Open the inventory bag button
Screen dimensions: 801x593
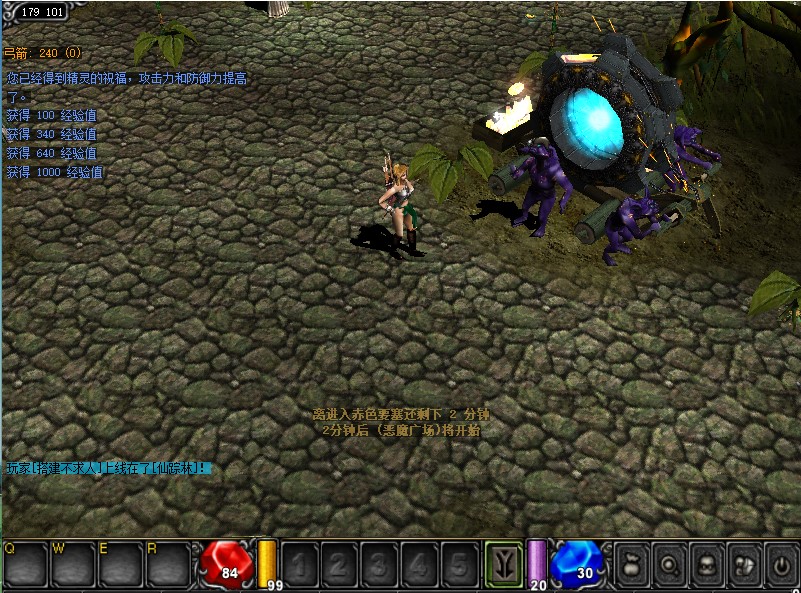(633, 565)
